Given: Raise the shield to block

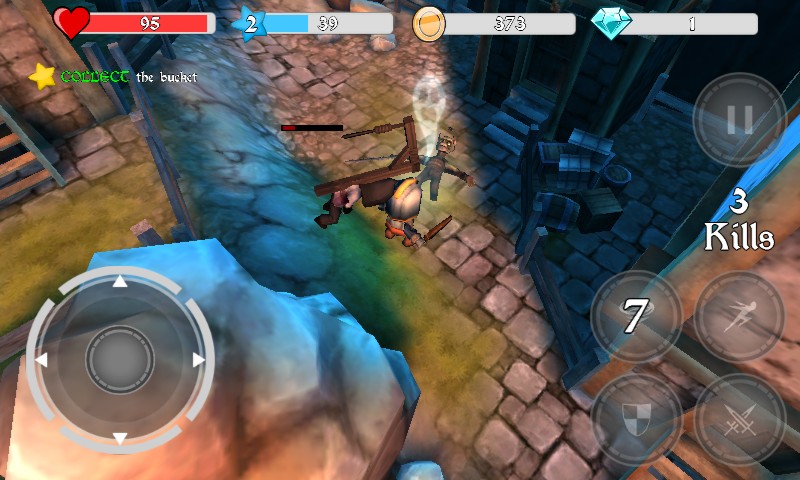Looking at the screenshot, I should [x=636, y=419].
